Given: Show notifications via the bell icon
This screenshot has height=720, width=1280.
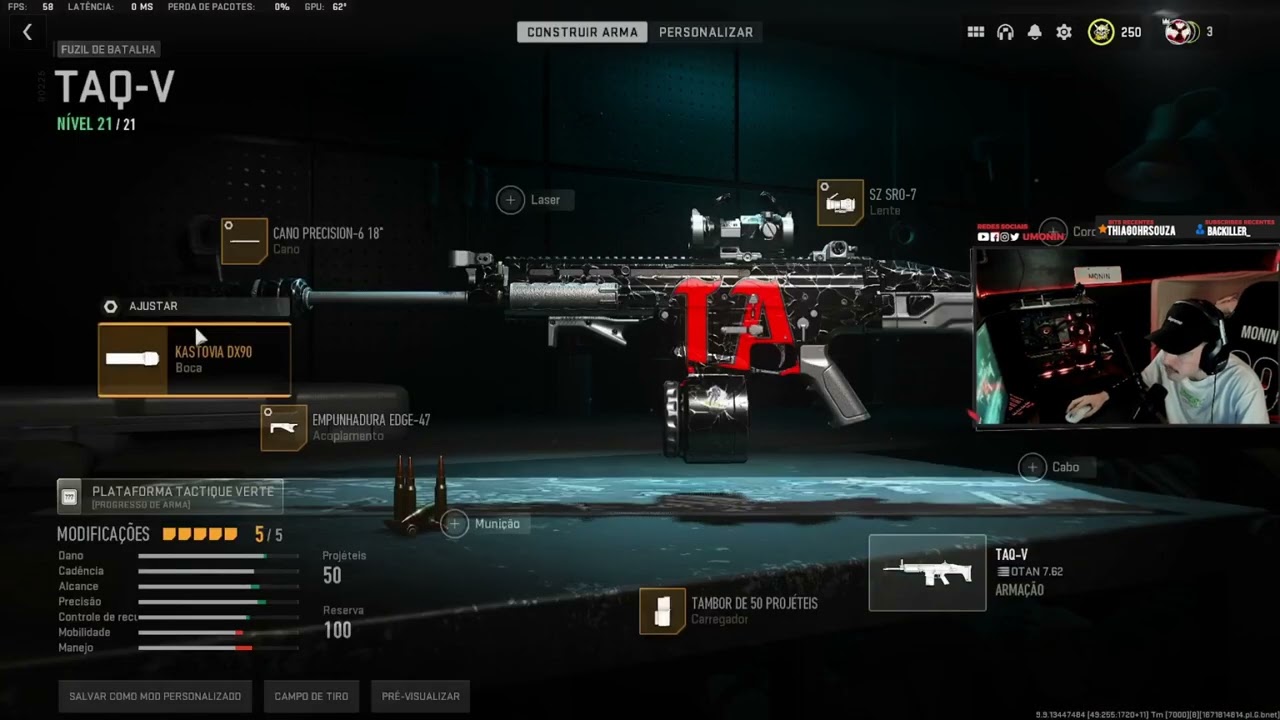Looking at the screenshot, I should pyautogui.click(x=1035, y=32).
